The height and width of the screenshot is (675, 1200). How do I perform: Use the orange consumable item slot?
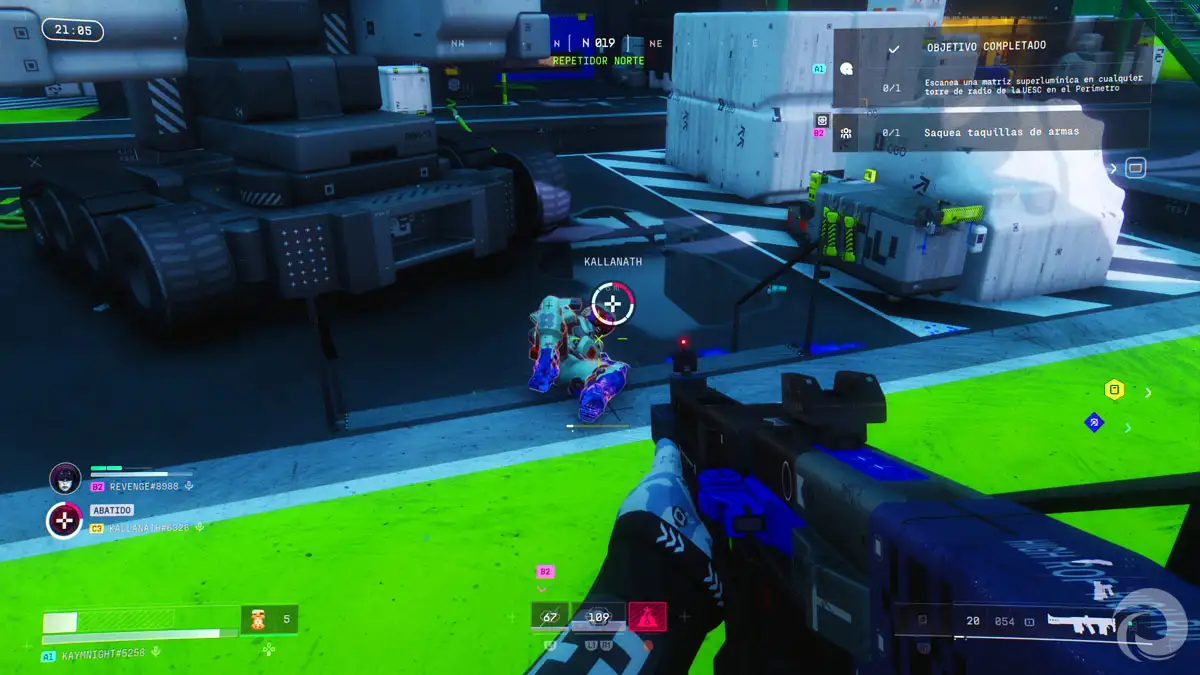coord(257,620)
